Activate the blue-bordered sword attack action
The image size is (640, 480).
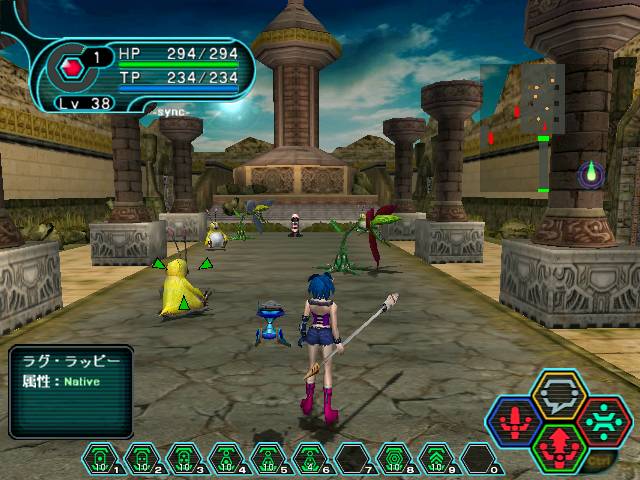[516, 421]
